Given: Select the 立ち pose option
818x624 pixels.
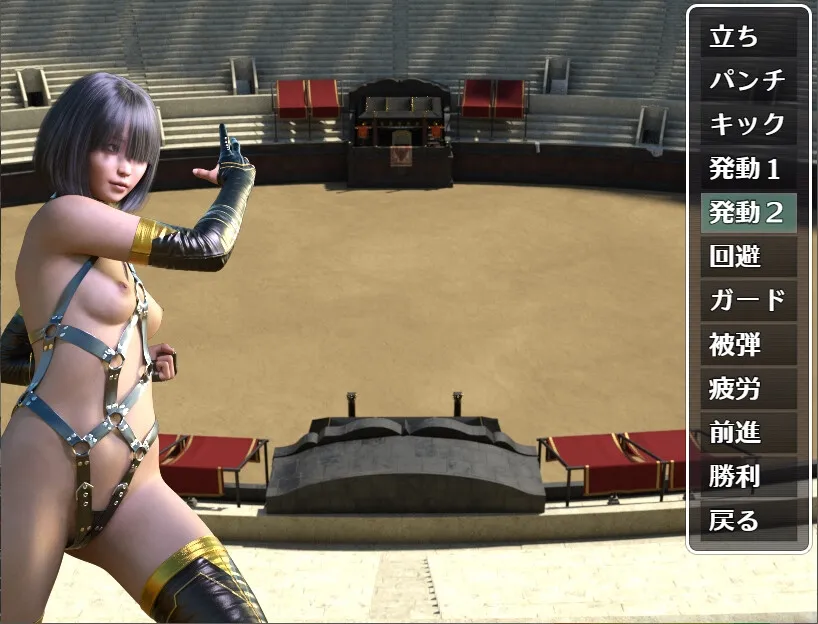Looking at the screenshot, I should [x=748, y=37].
